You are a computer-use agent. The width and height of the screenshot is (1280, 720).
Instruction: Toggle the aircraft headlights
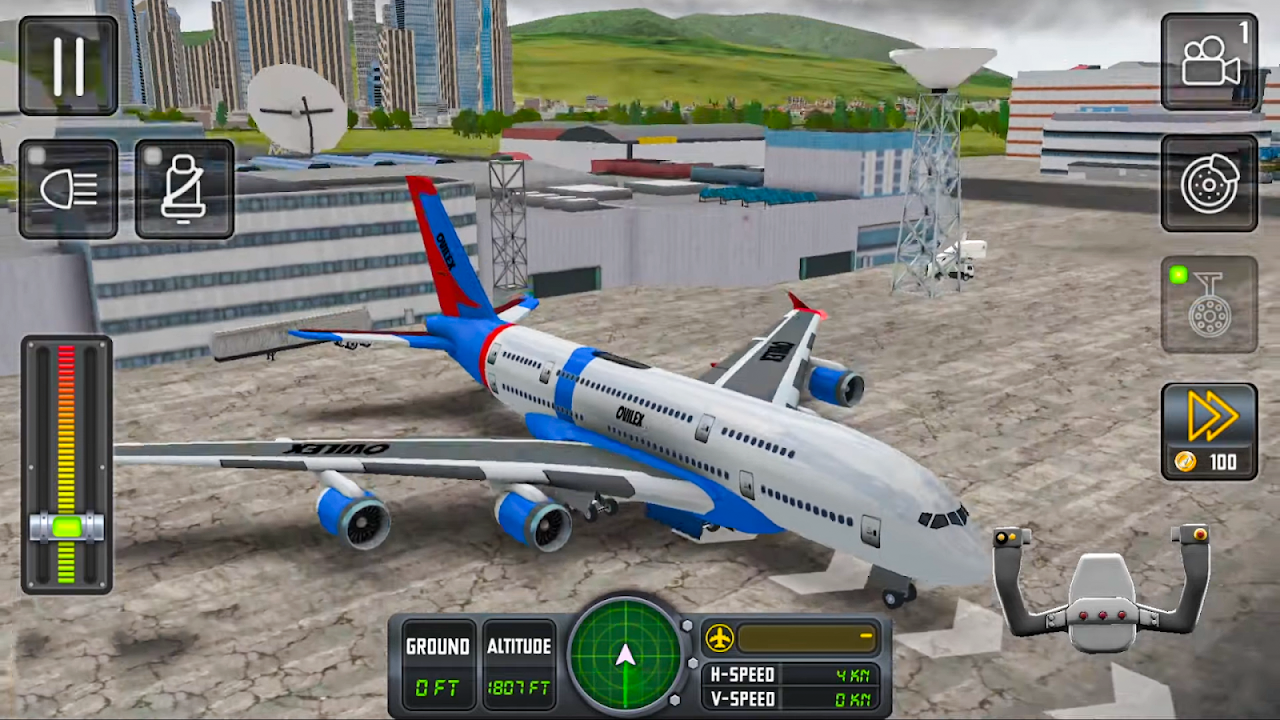tap(68, 189)
